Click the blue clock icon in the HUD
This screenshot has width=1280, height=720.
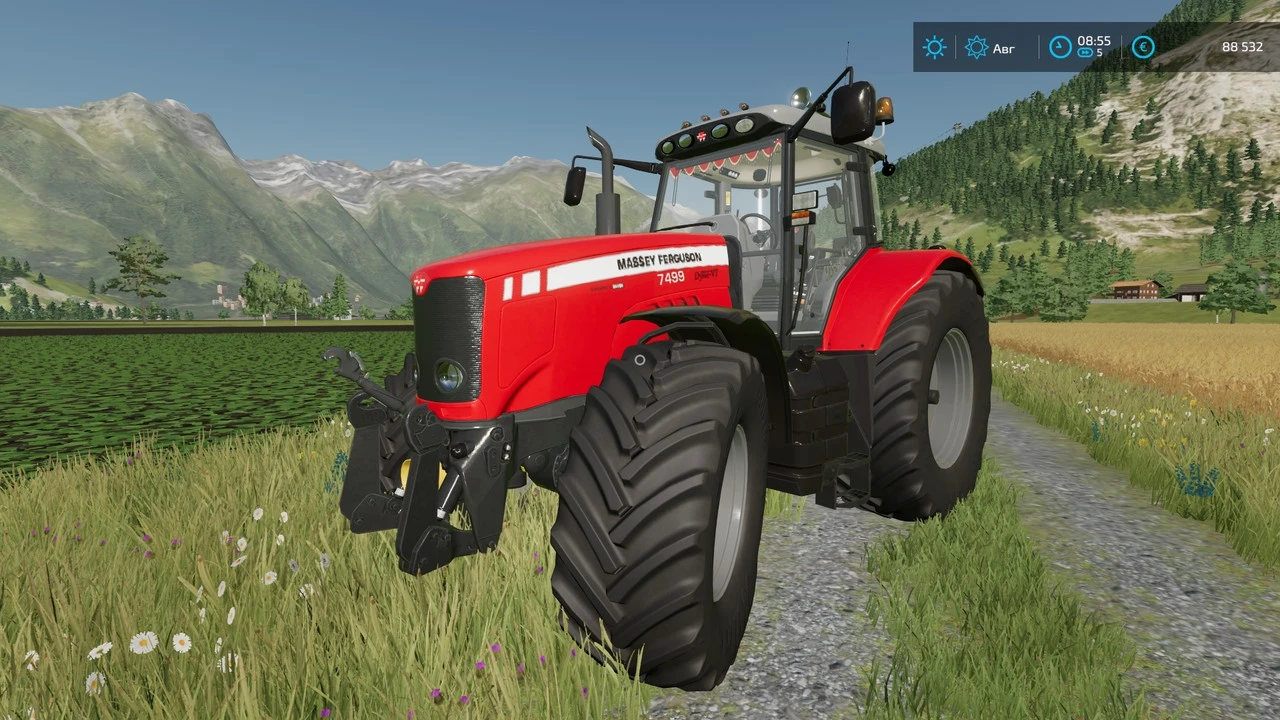coord(1060,46)
